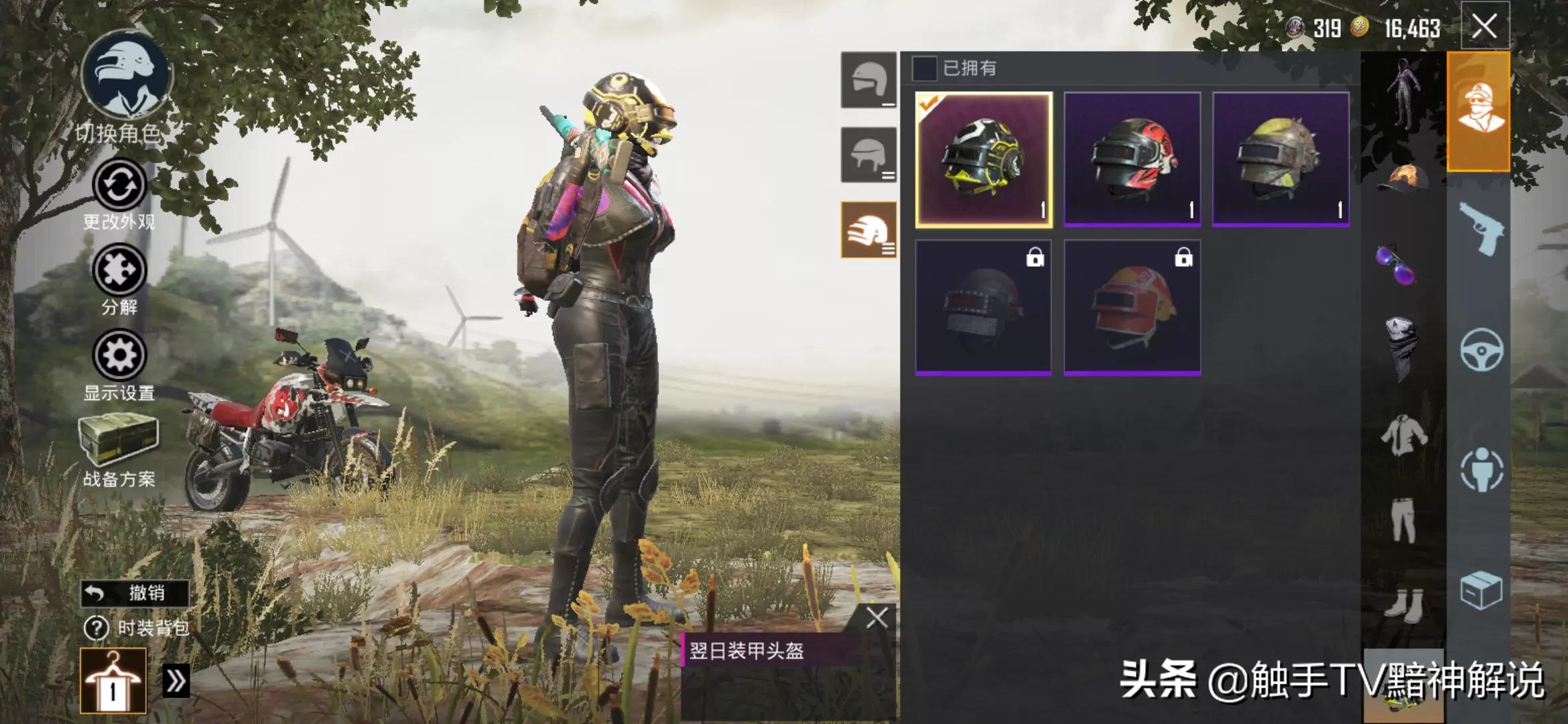1568x724 pixels.
Task: Expand the wardrobe preset arrows
Action: (176, 681)
